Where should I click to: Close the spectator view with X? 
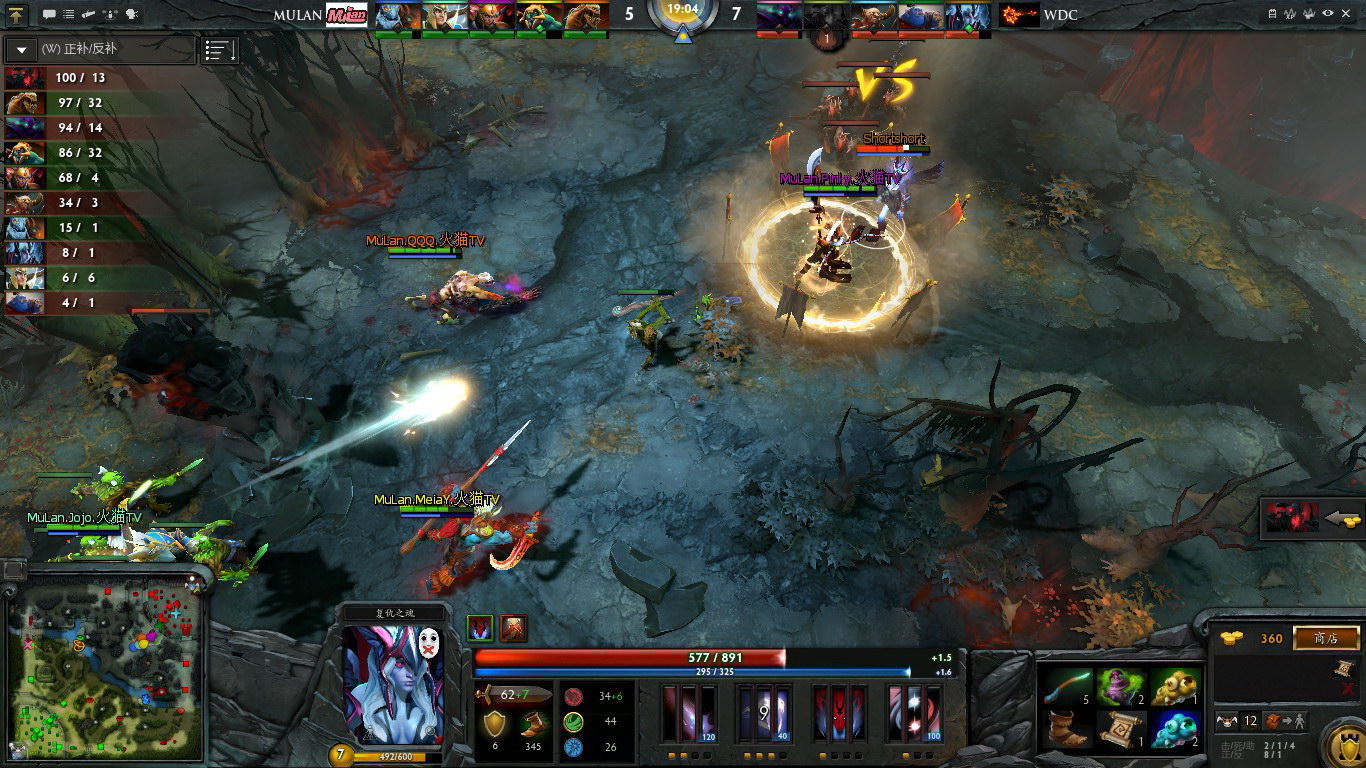[1349, 14]
